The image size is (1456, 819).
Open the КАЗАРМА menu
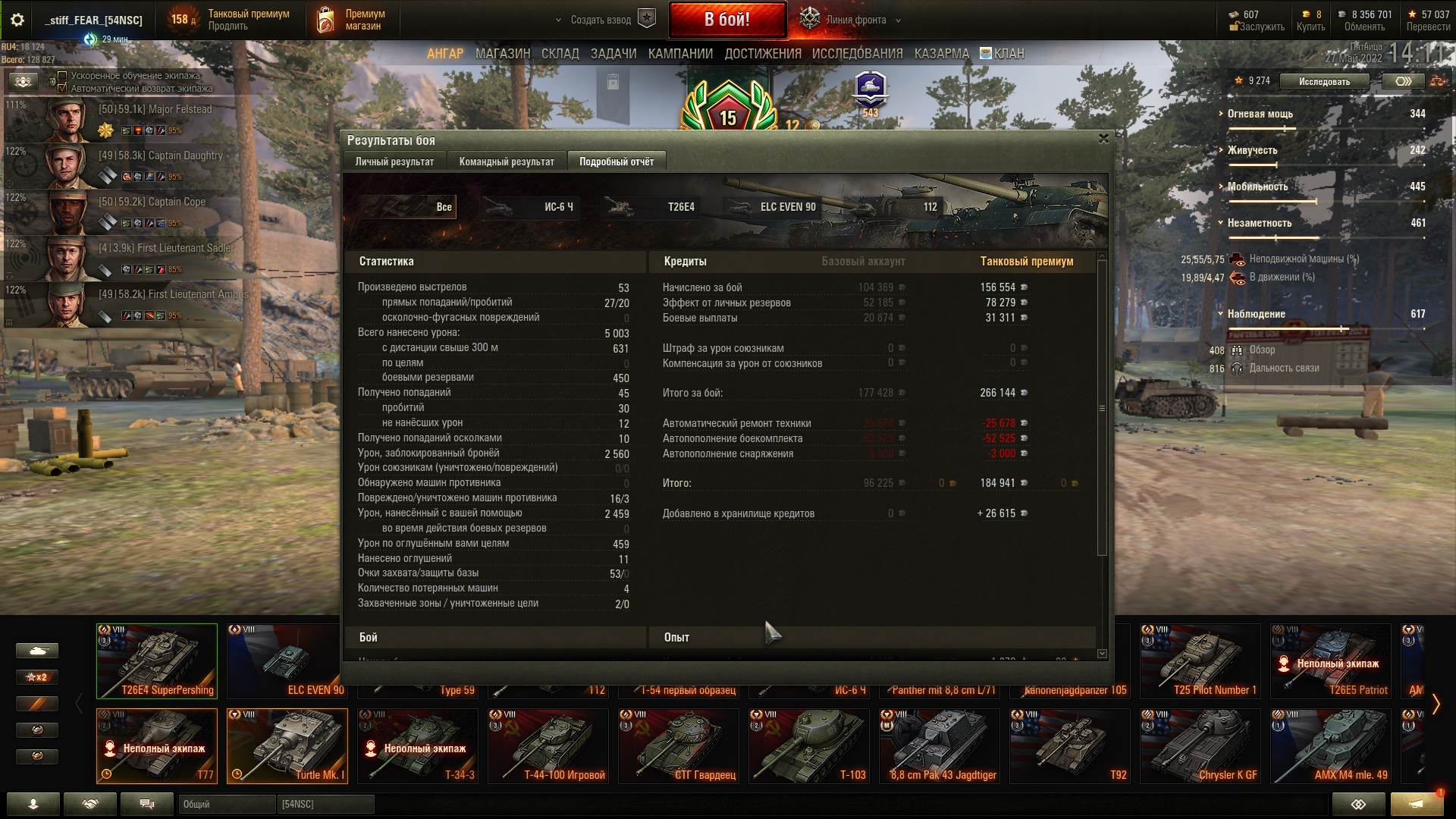pos(941,54)
